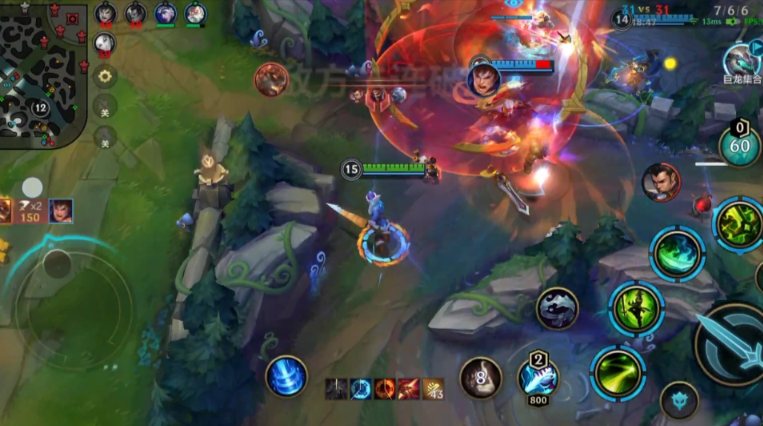The image size is (763, 426).
Task: Select the first allied champion portrait
Action: pyautogui.click(x=106, y=14)
